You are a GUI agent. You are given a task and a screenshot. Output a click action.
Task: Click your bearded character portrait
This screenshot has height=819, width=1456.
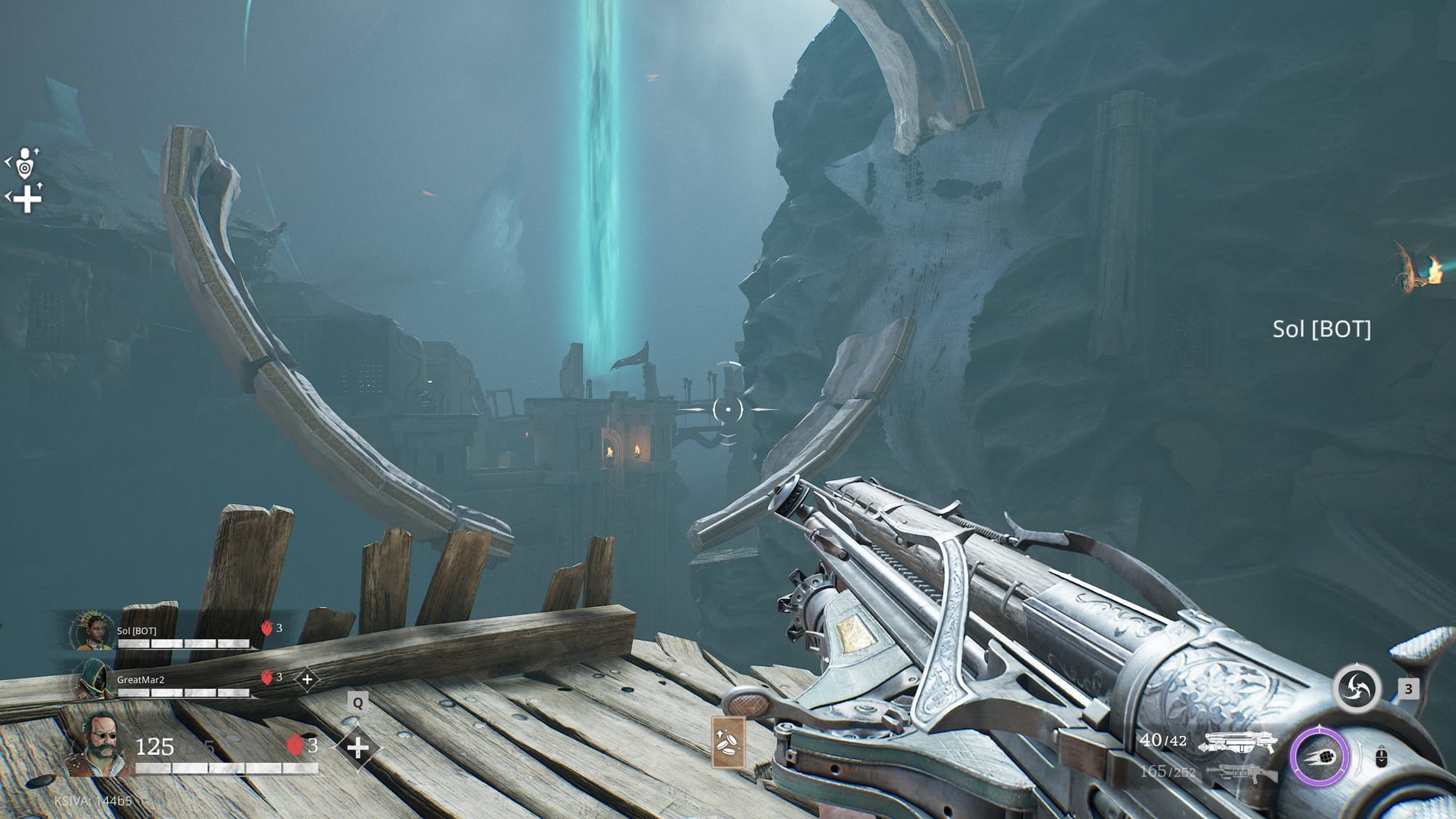[x=98, y=743]
